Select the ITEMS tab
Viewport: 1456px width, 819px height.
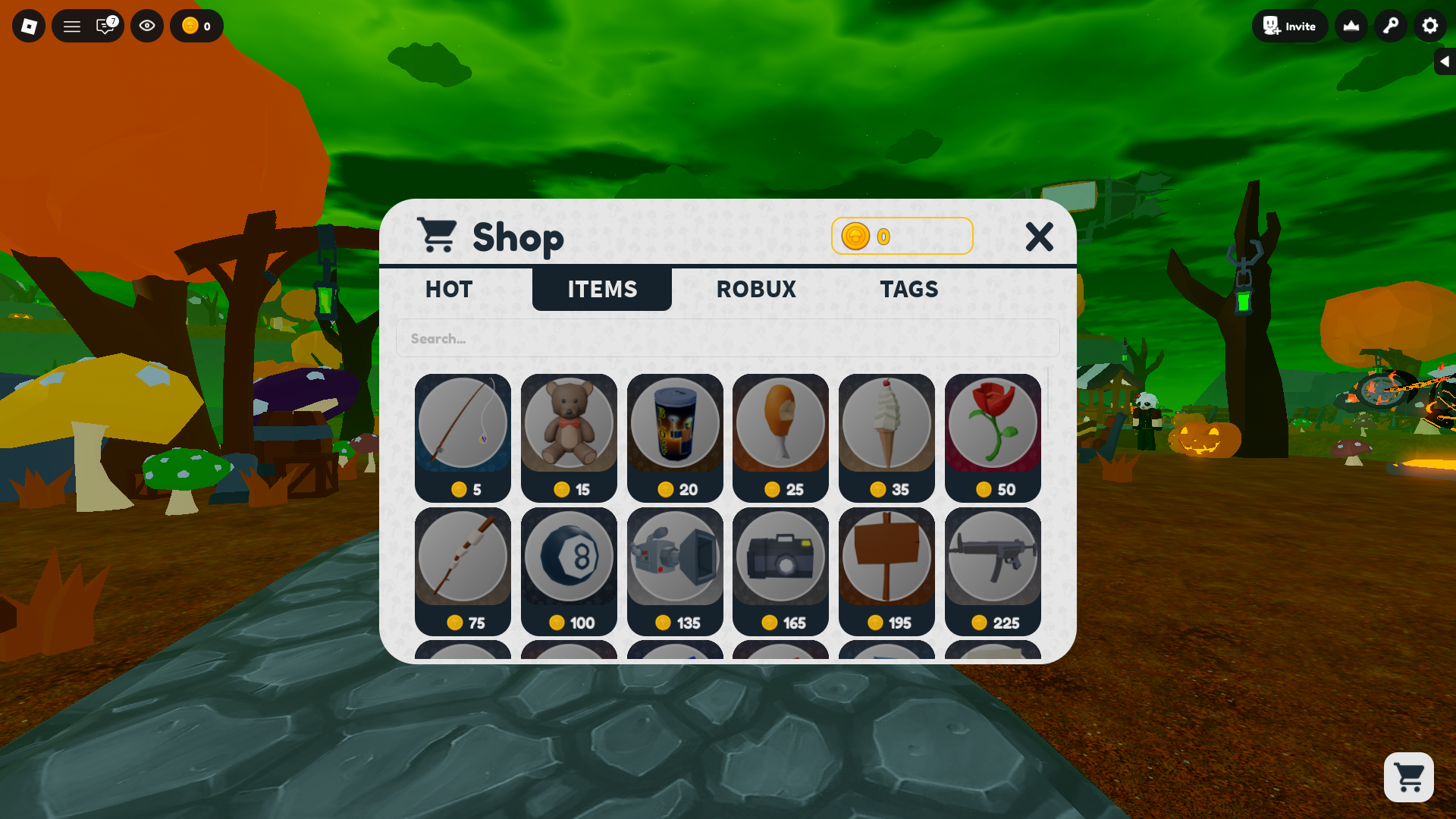[x=601, y=289]
